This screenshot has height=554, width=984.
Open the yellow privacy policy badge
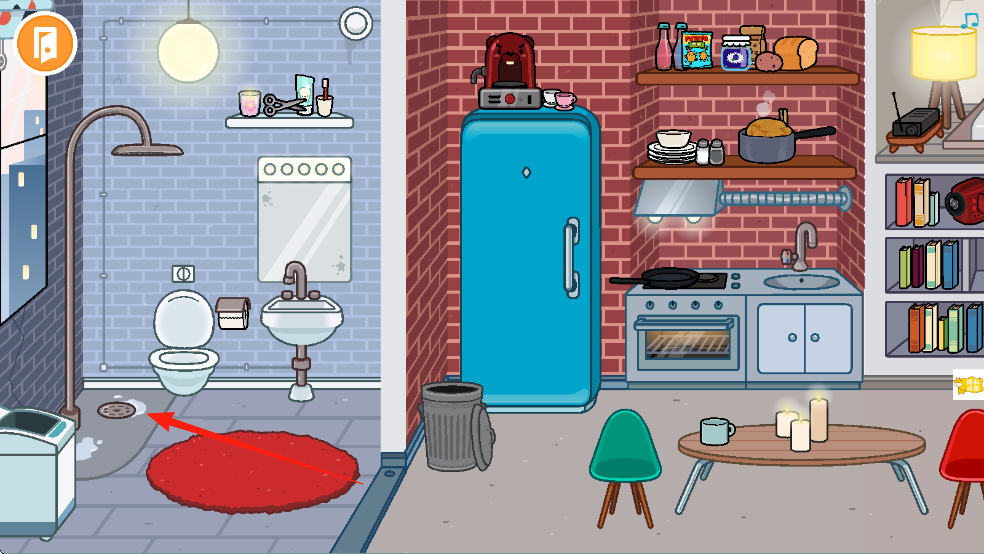coord(968,385)
